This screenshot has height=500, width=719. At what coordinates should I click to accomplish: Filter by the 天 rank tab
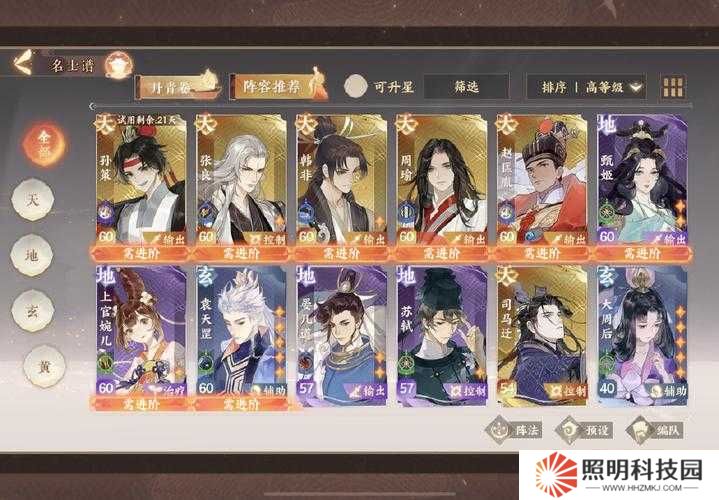(33, 197)
